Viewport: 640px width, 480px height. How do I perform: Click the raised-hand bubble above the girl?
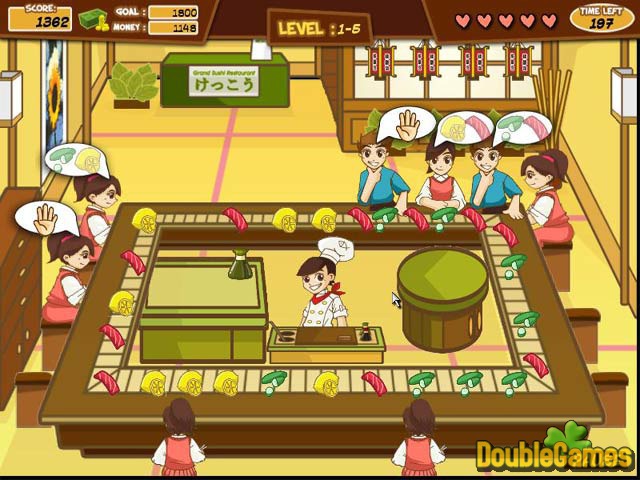(x=45, y=216)
